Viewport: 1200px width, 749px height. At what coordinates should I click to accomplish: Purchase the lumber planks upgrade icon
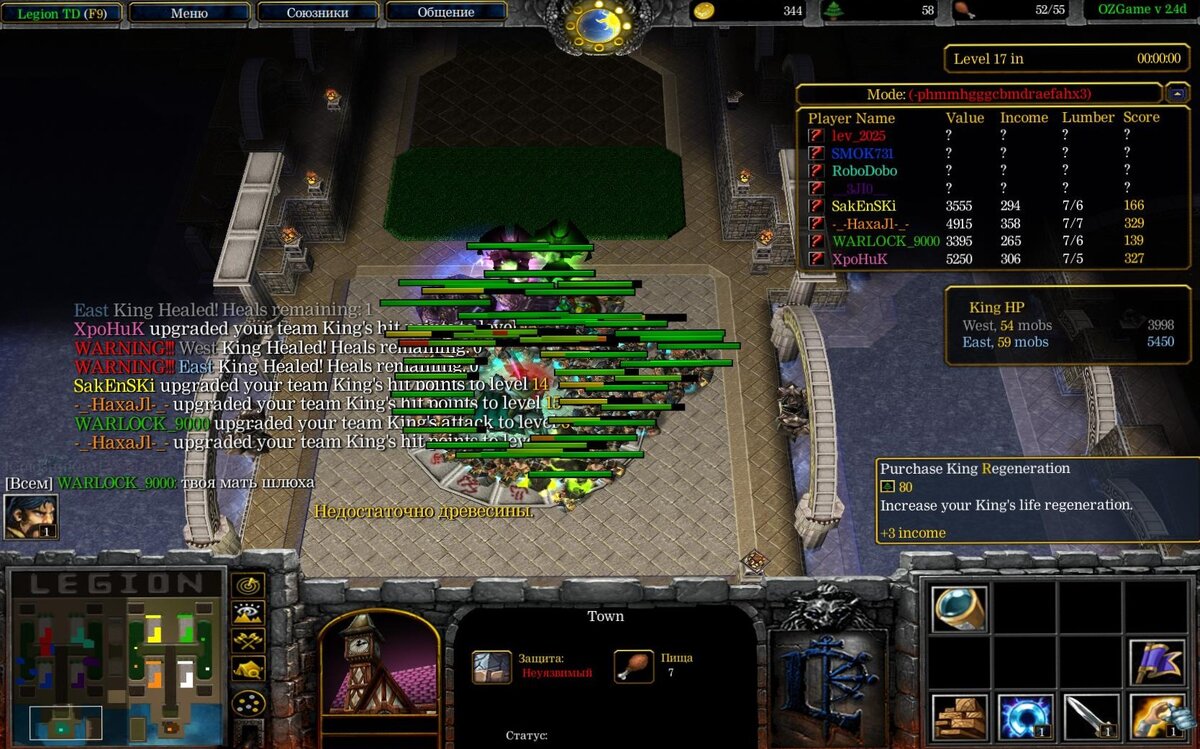[x=959, y=716]
